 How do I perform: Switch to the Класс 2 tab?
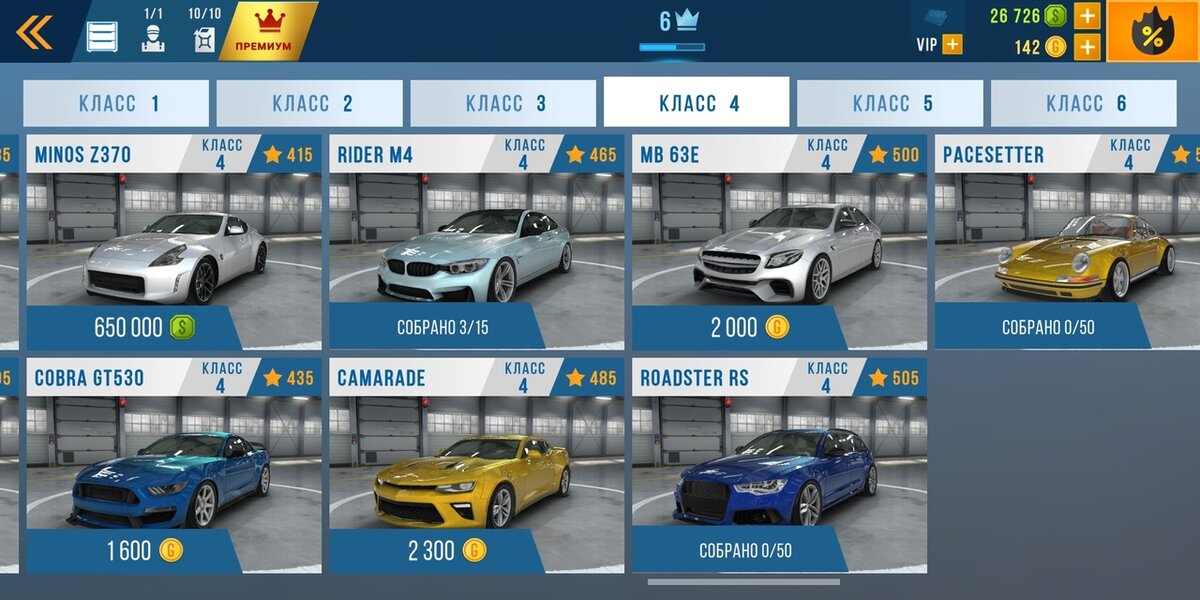310,103
